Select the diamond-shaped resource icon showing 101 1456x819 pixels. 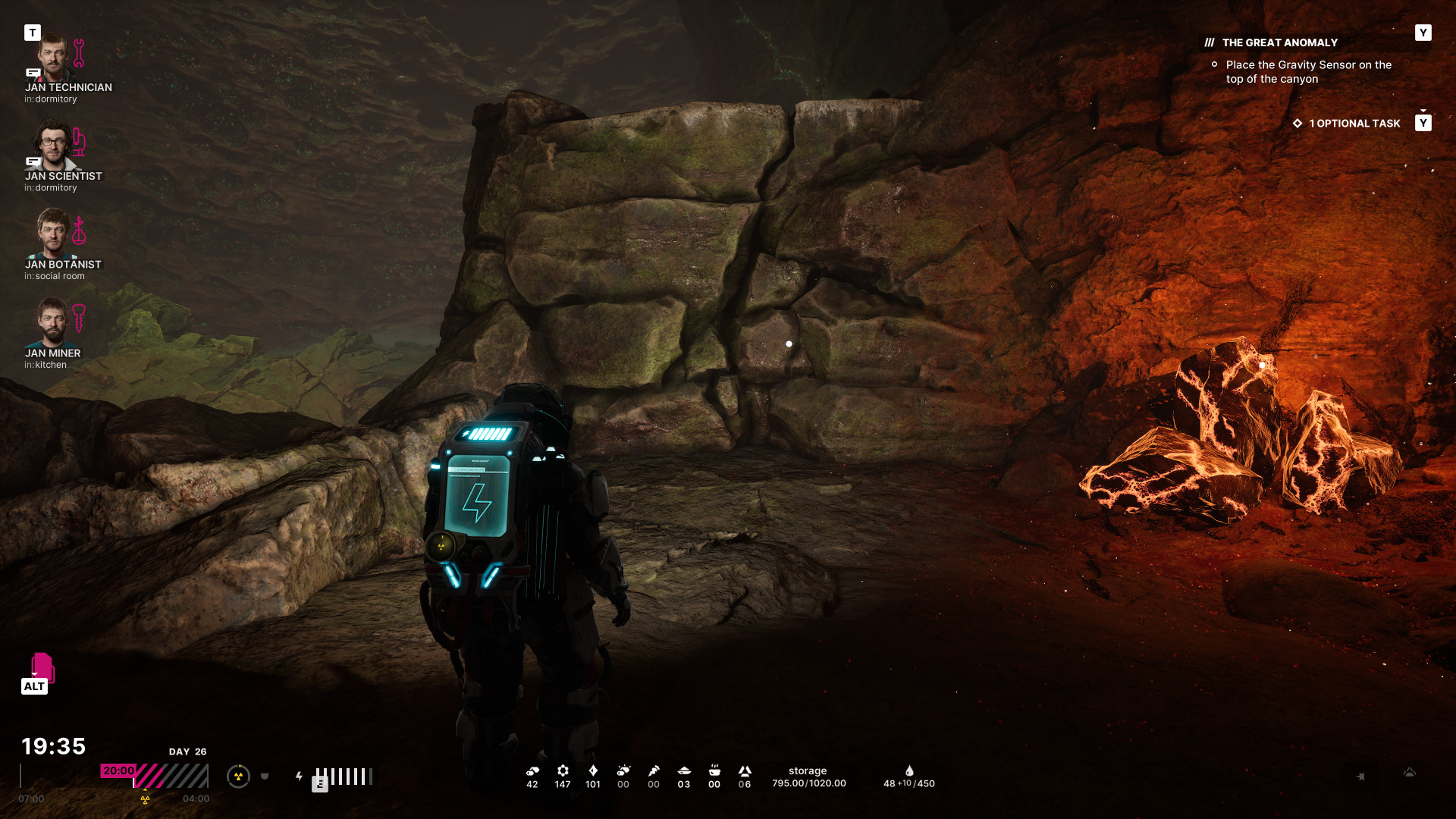593,771
